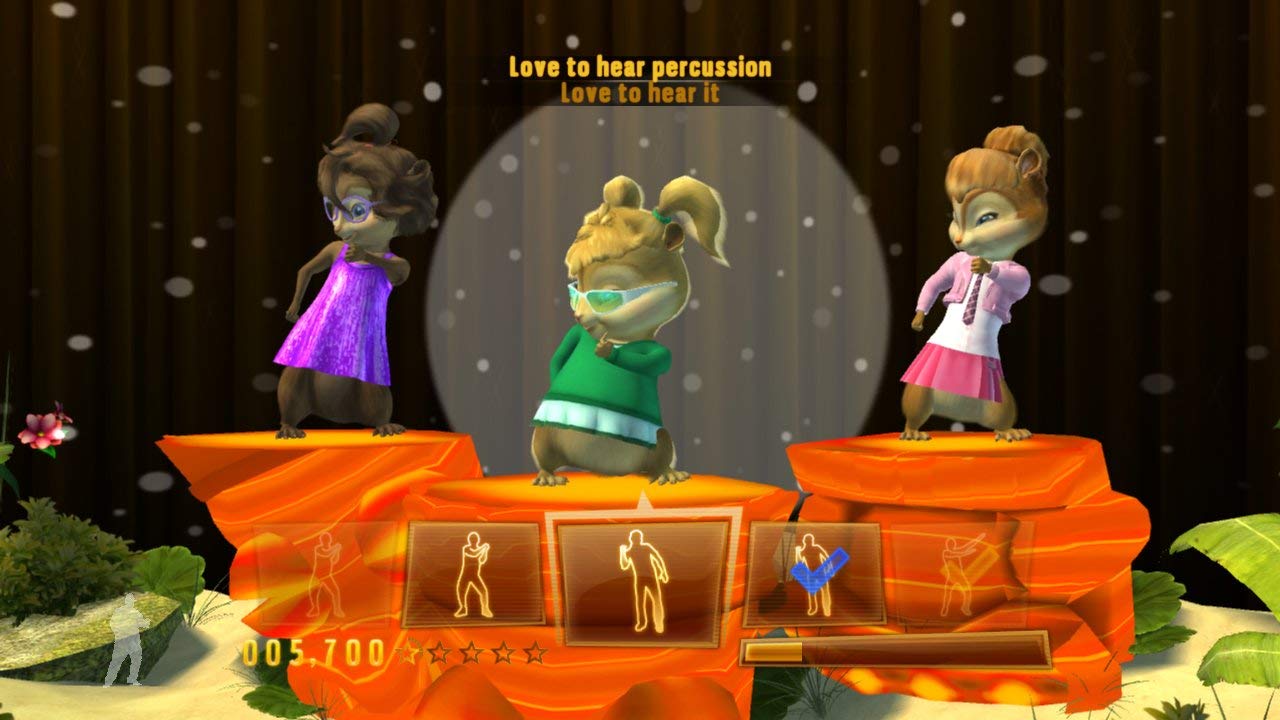1280x720 pixels.
Task: Click the lyric line 'Love to hear percussion'
Action: coord(638,68)
